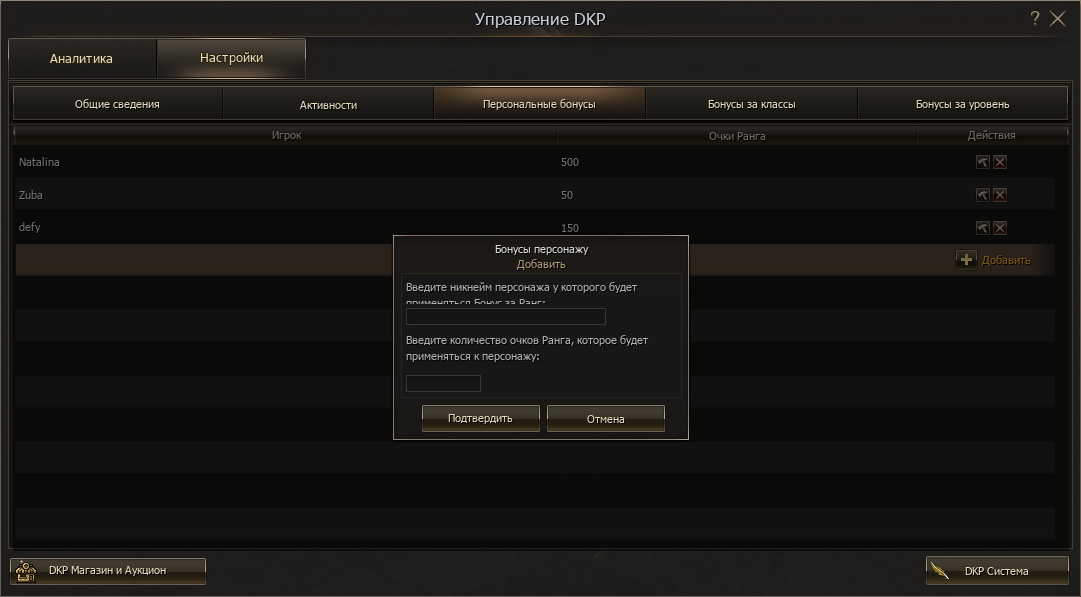Delete Natalina's bonus entry
The image size is (1081, 597).
point(1000,162)
